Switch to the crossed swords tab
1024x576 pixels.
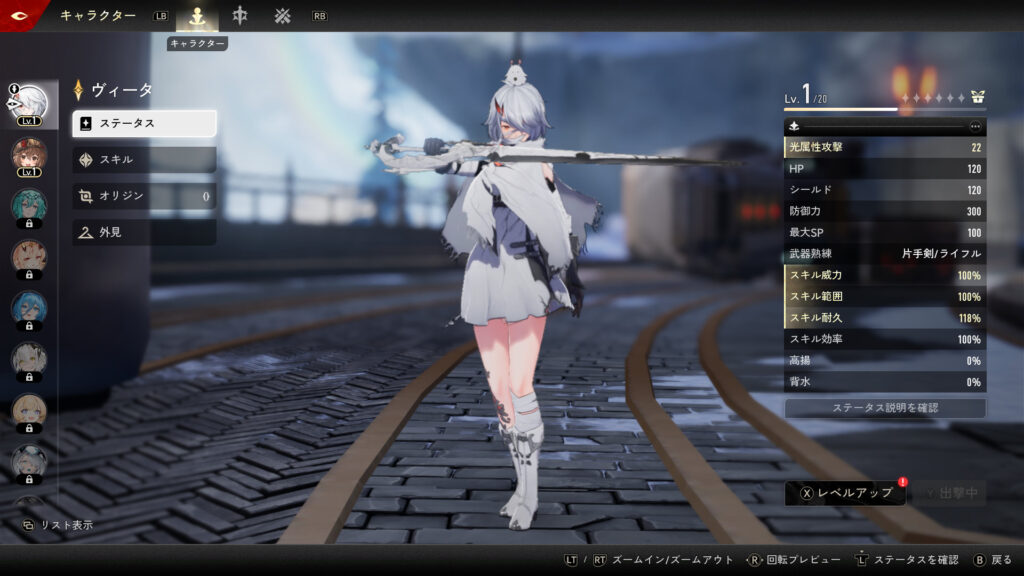283,16
